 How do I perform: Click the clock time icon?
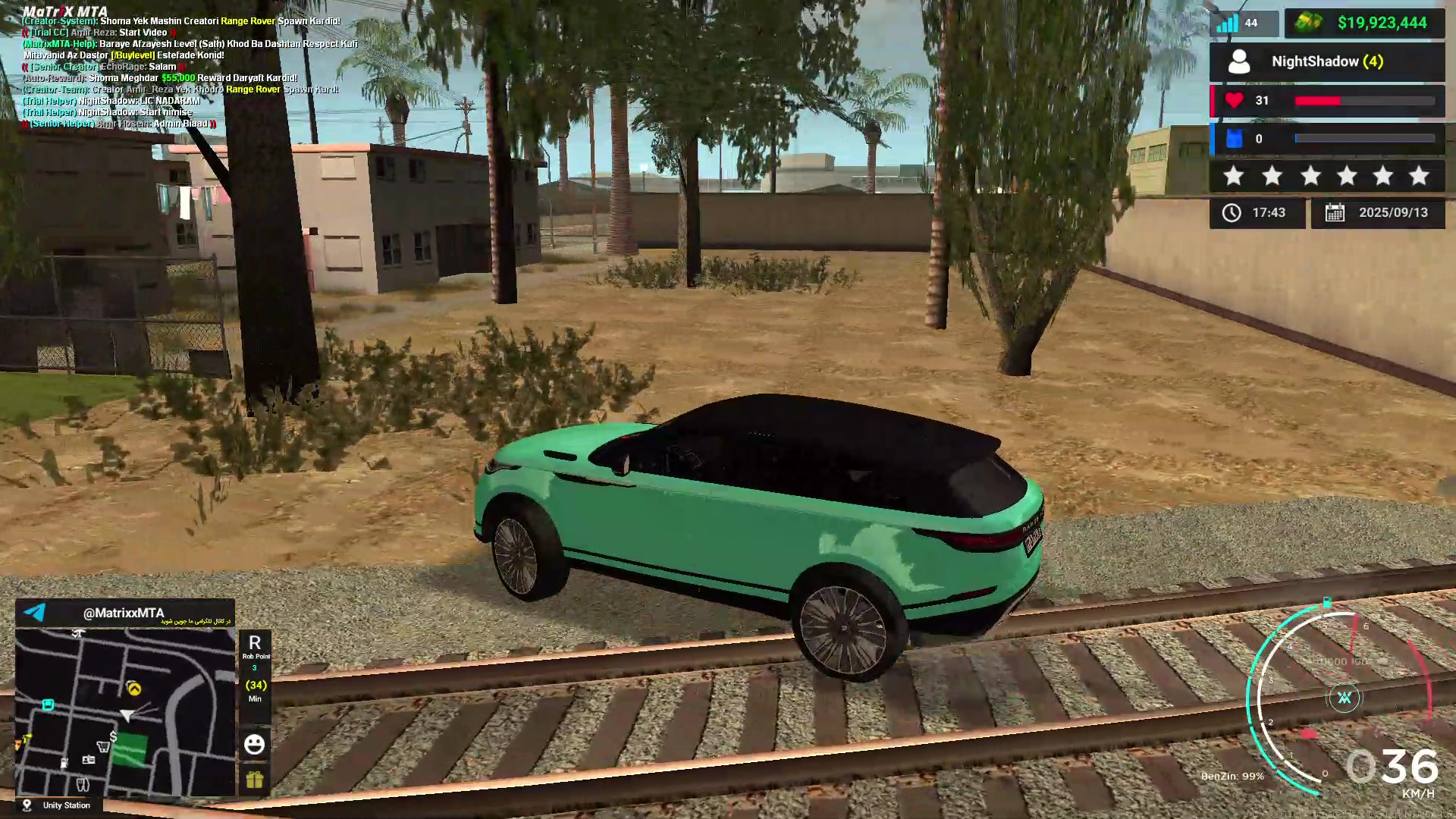(x=1232, y=213)
